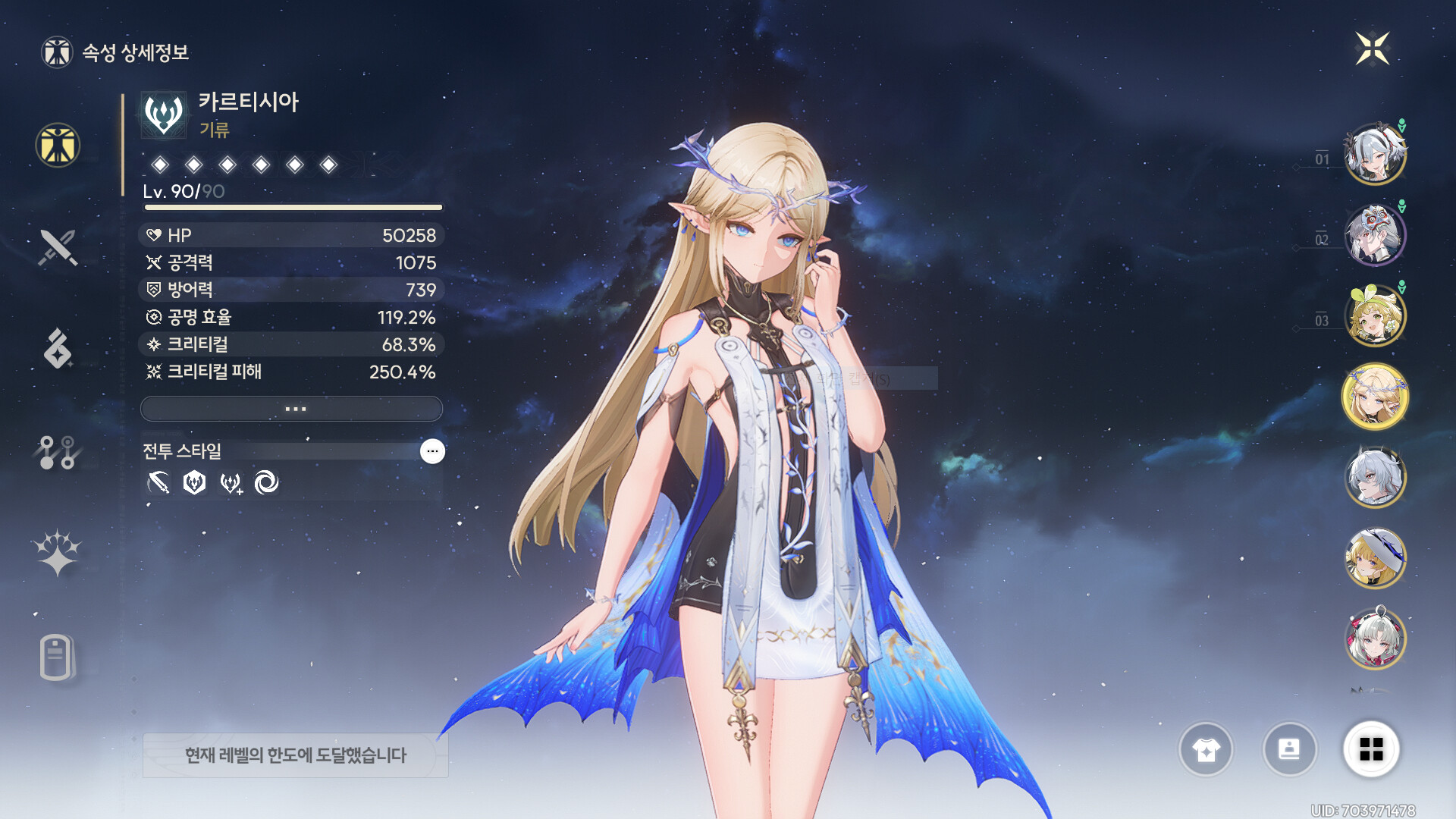Open the outfit wardrobe shirt button

click(x=1206, y=750)
